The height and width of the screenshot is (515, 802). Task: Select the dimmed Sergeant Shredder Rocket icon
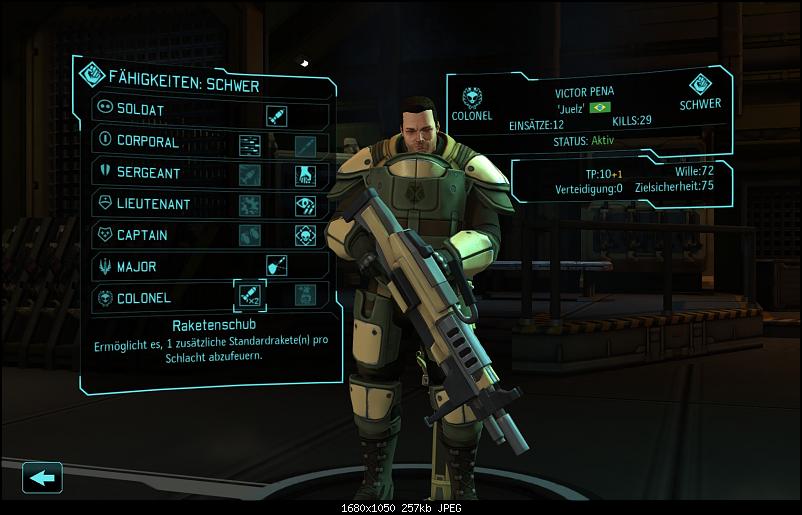tap(250, 176)
